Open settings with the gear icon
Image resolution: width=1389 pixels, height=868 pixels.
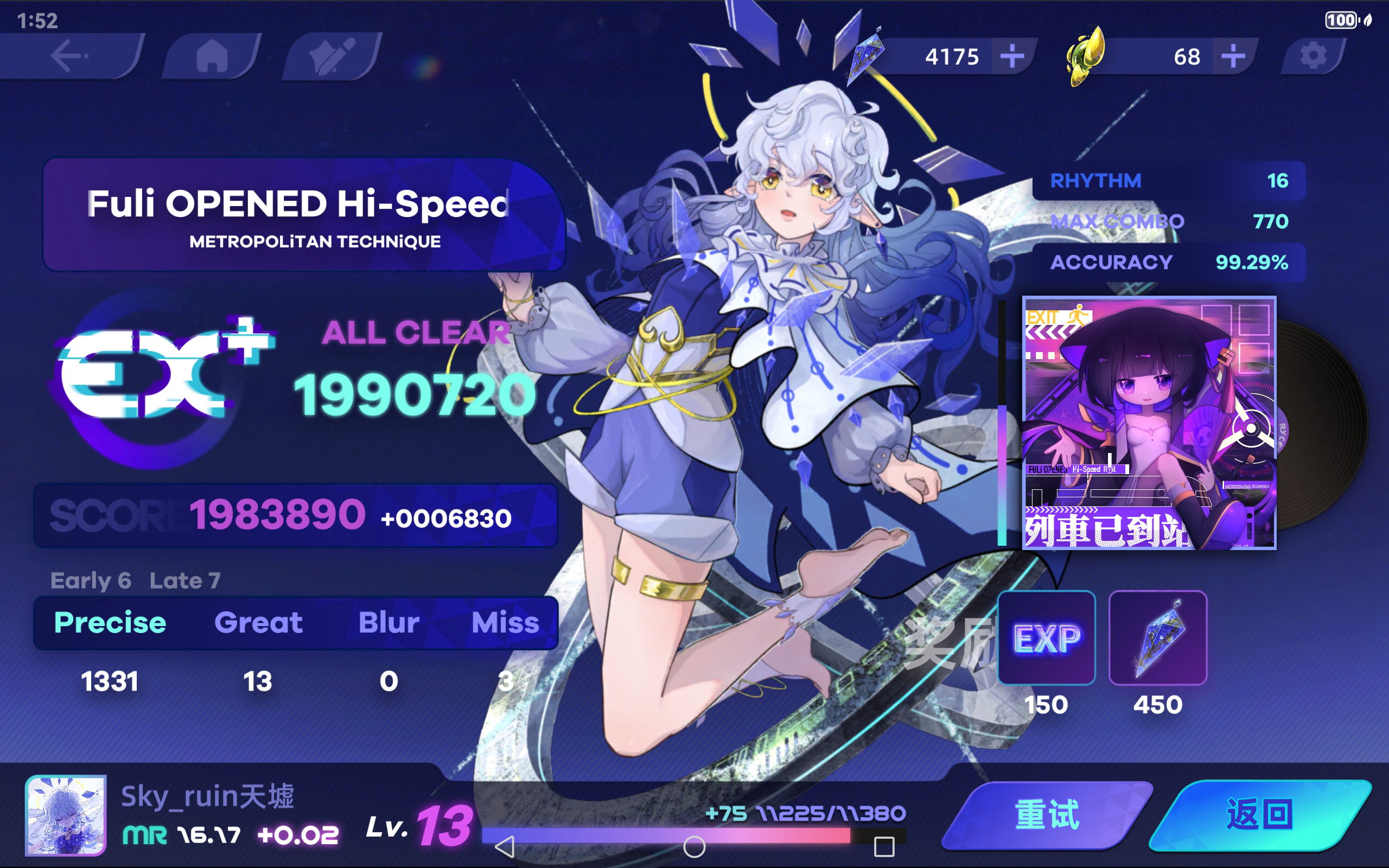click(1314, 56)
